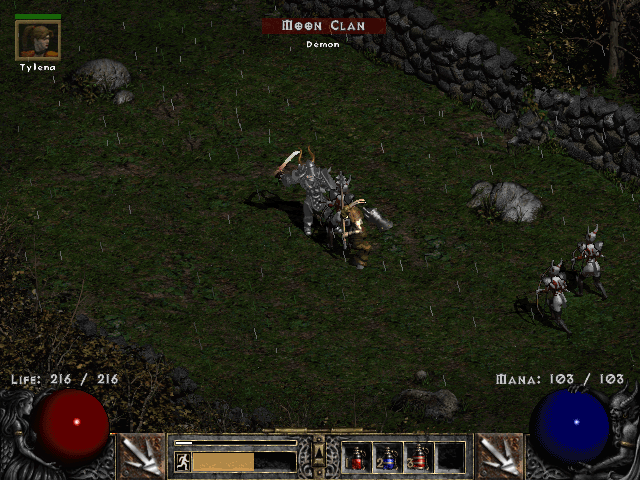
Task: Drink the blue mana potion in the belt
Action: pos(388,458)
